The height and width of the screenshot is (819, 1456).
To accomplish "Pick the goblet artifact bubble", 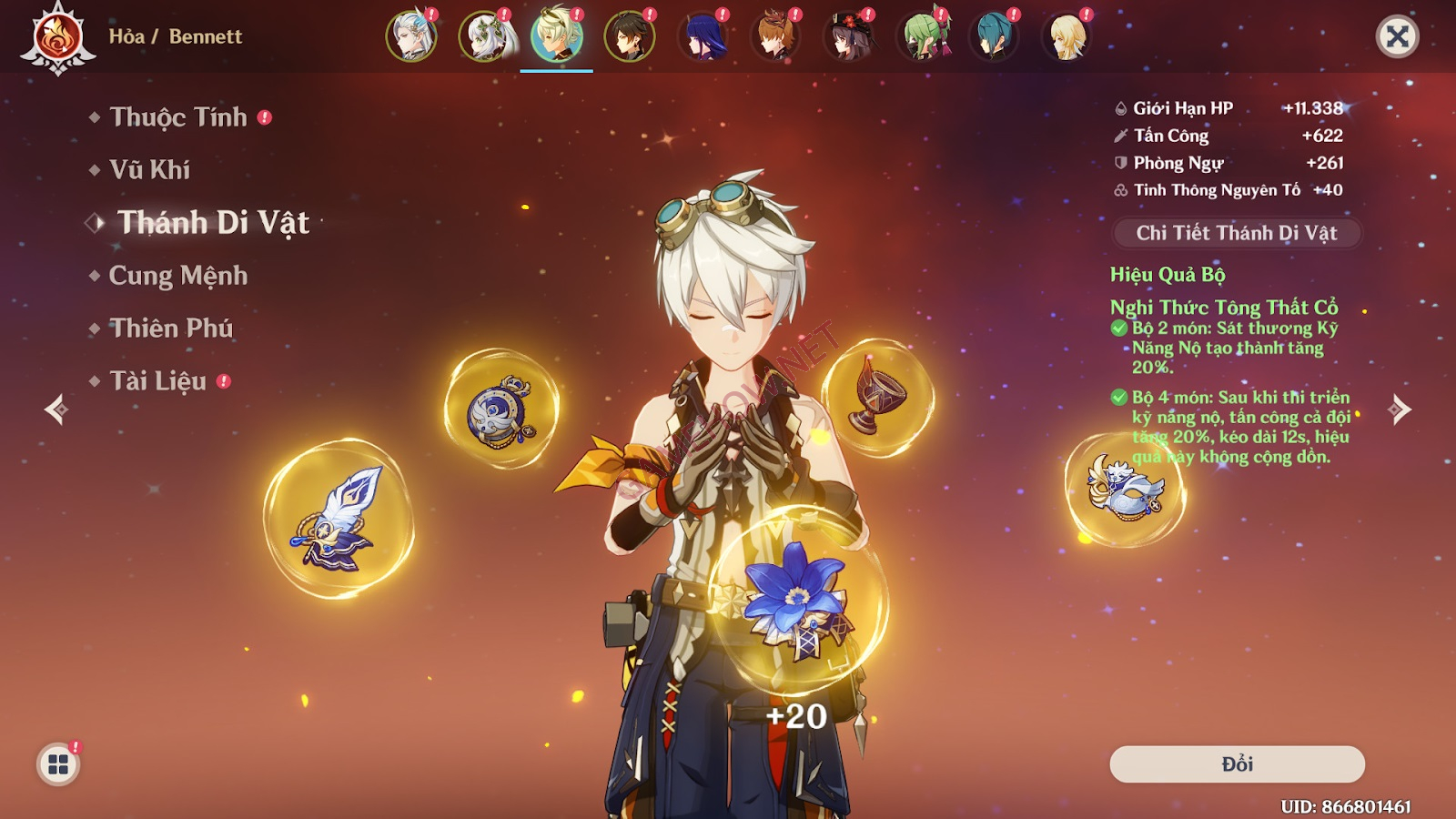I will tap(877, 397).
